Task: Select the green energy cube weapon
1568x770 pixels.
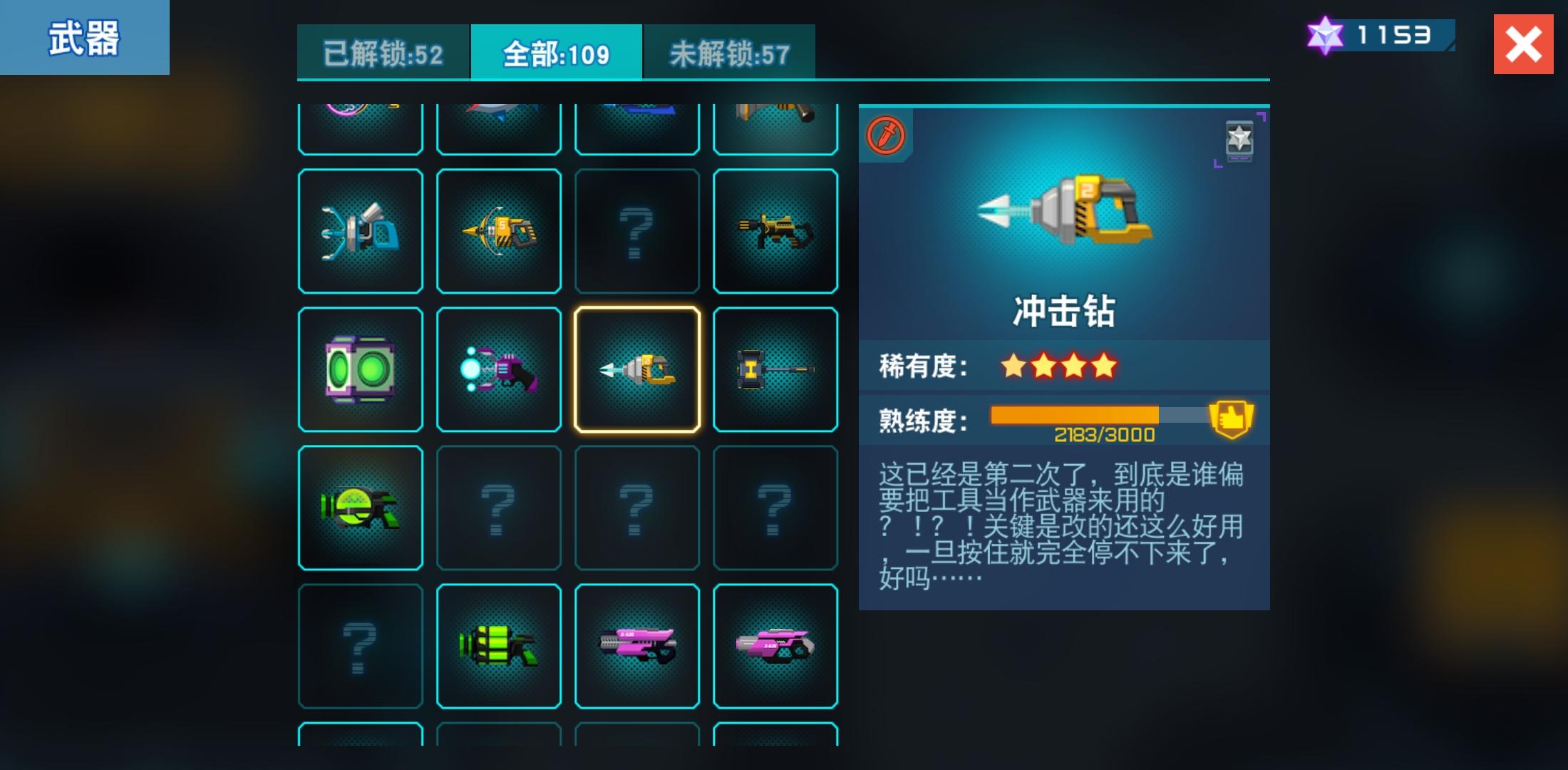Action: coord(361,369)
